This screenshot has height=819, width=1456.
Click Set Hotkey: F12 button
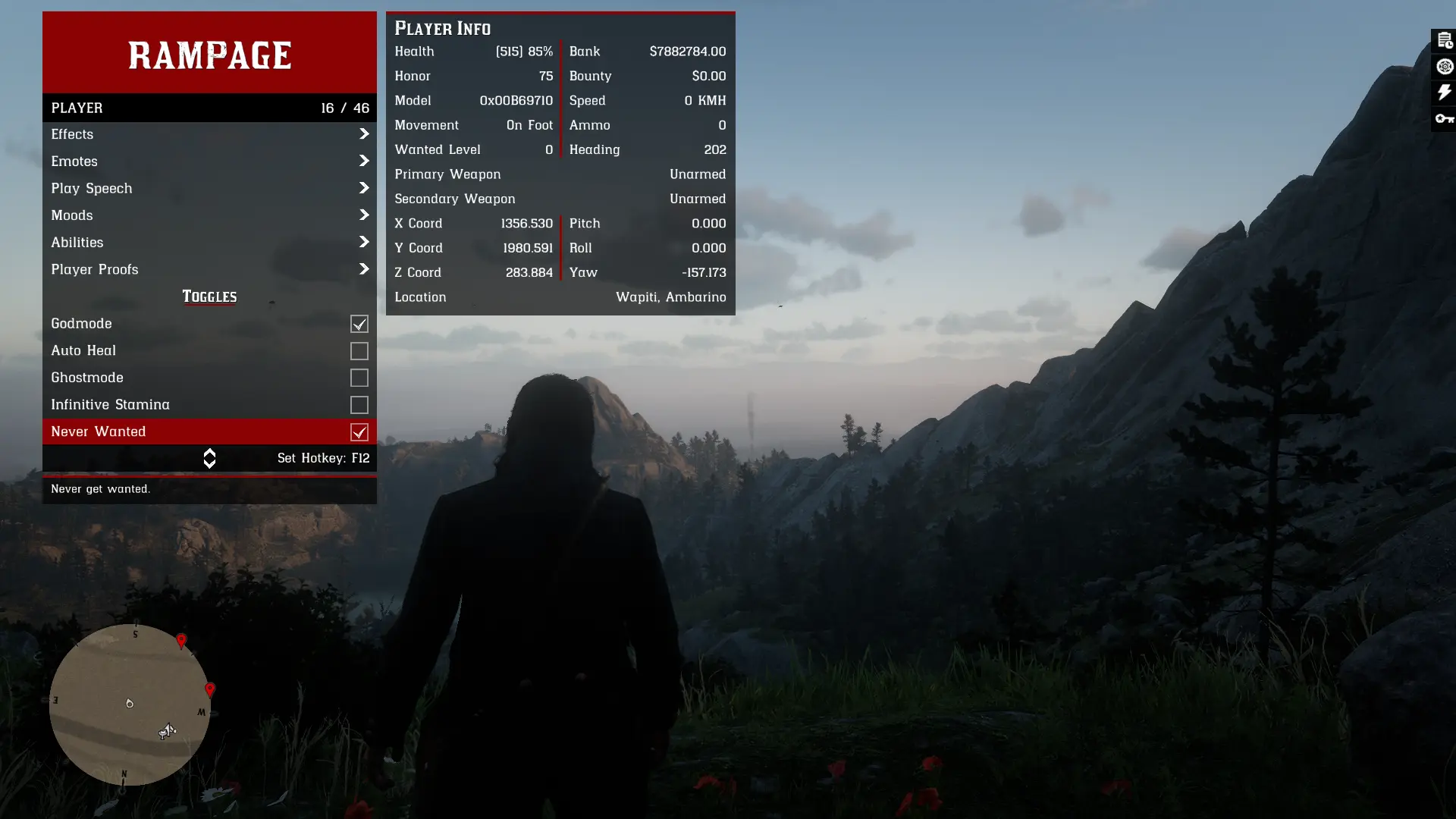click(324, 458)
